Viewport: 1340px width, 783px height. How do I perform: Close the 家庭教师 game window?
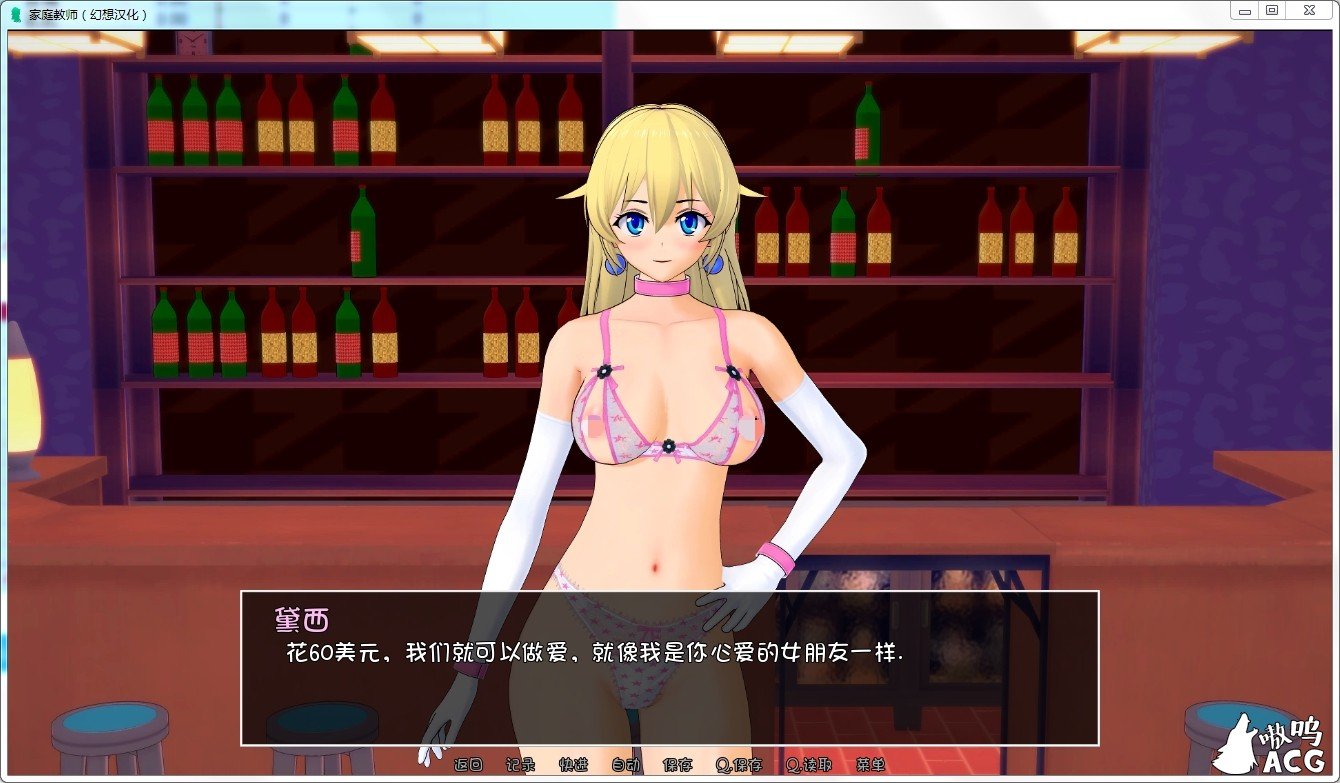pyautogui.click(x=1308, y=10)
